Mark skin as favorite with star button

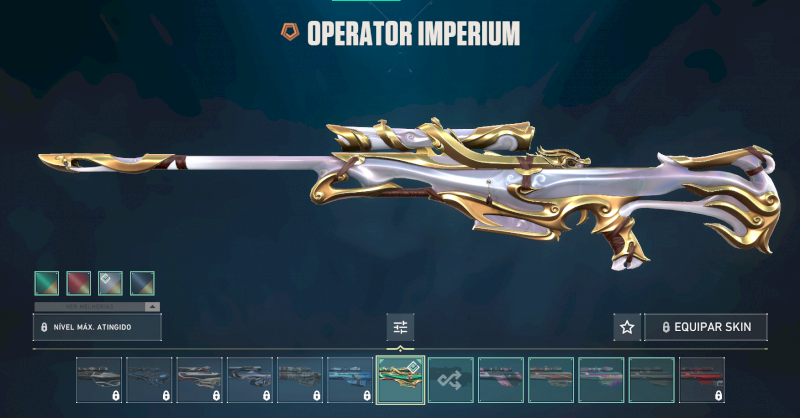pyautogui.click(x=627, y=327)
